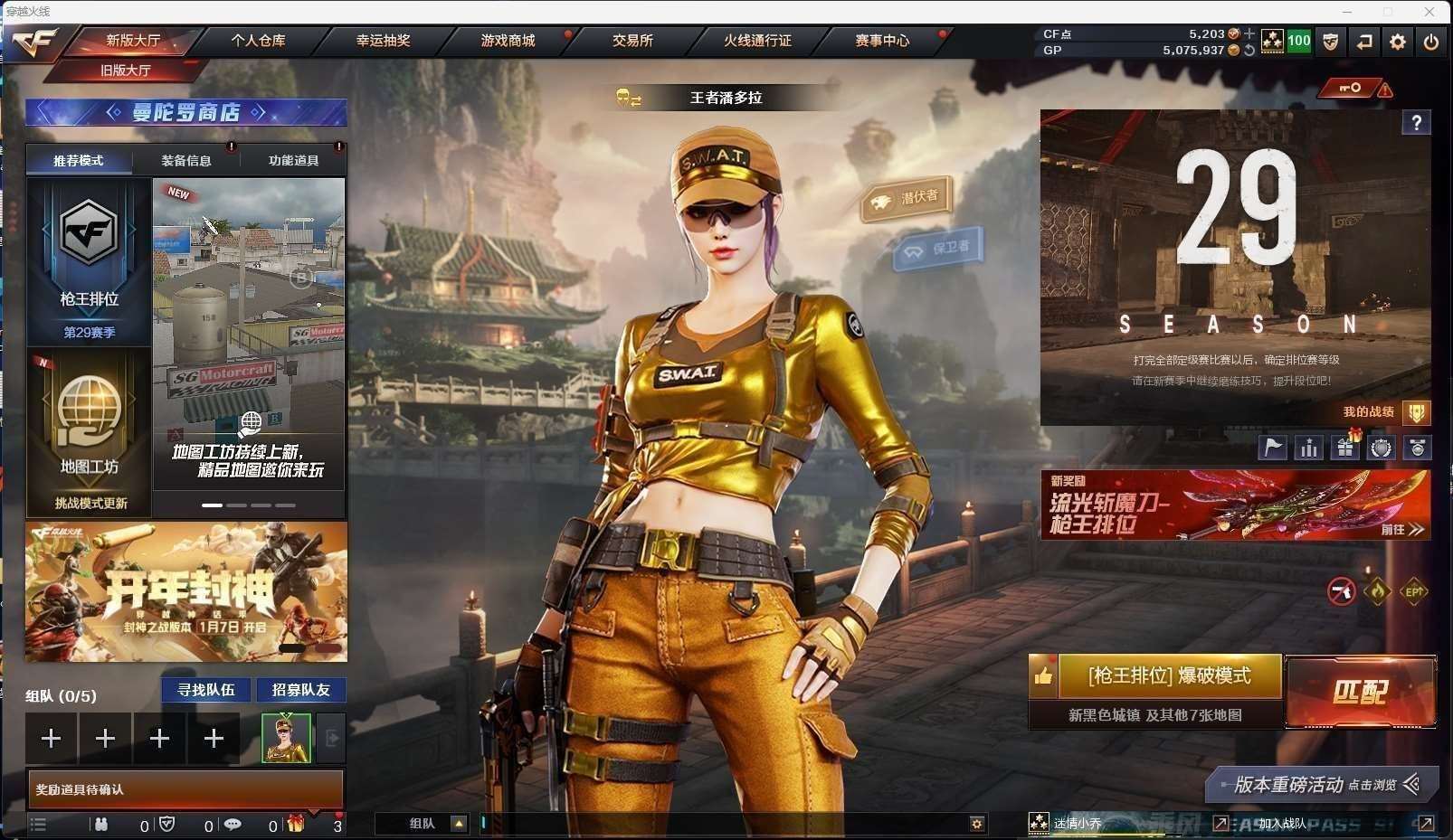The width and height of the screenshot is (1453, 840).
Task: Switch to the 装备信息 tab
Action: pos(186,161)
